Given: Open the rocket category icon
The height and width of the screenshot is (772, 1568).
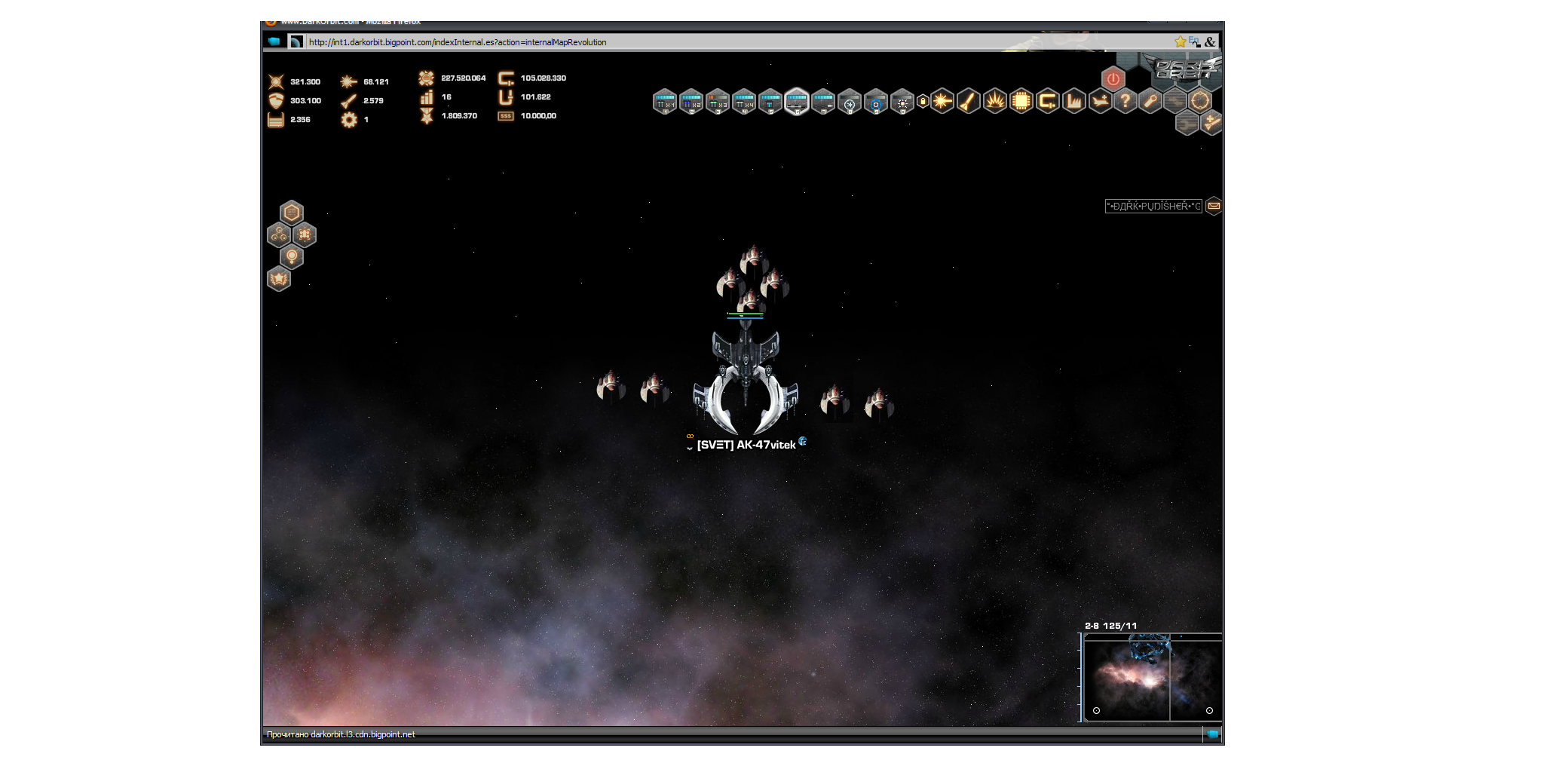Looking at the screenshot, I should coord(969,101).
